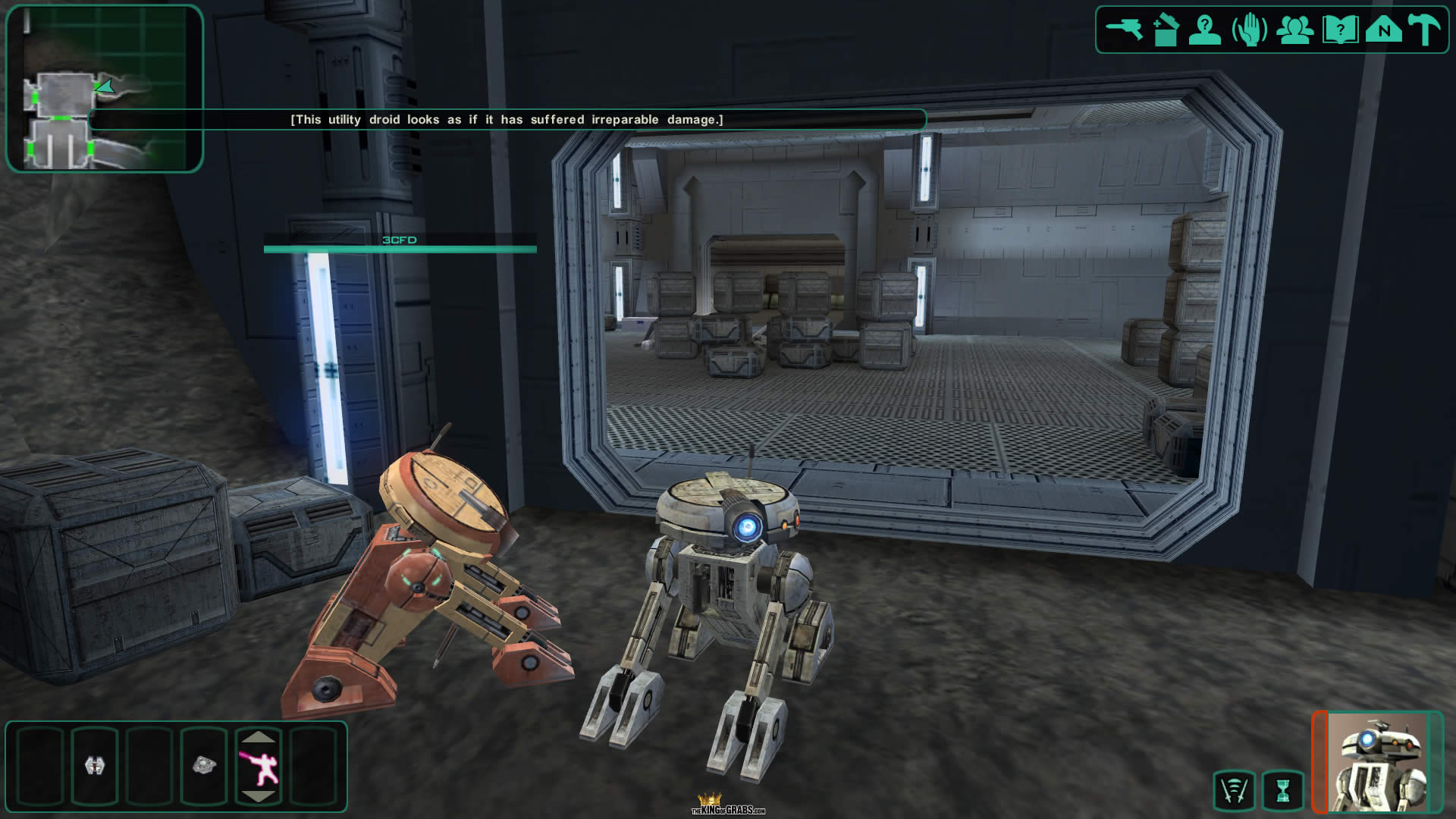
Task: Open the journal book icon
Action: [x=1340, y=30]
